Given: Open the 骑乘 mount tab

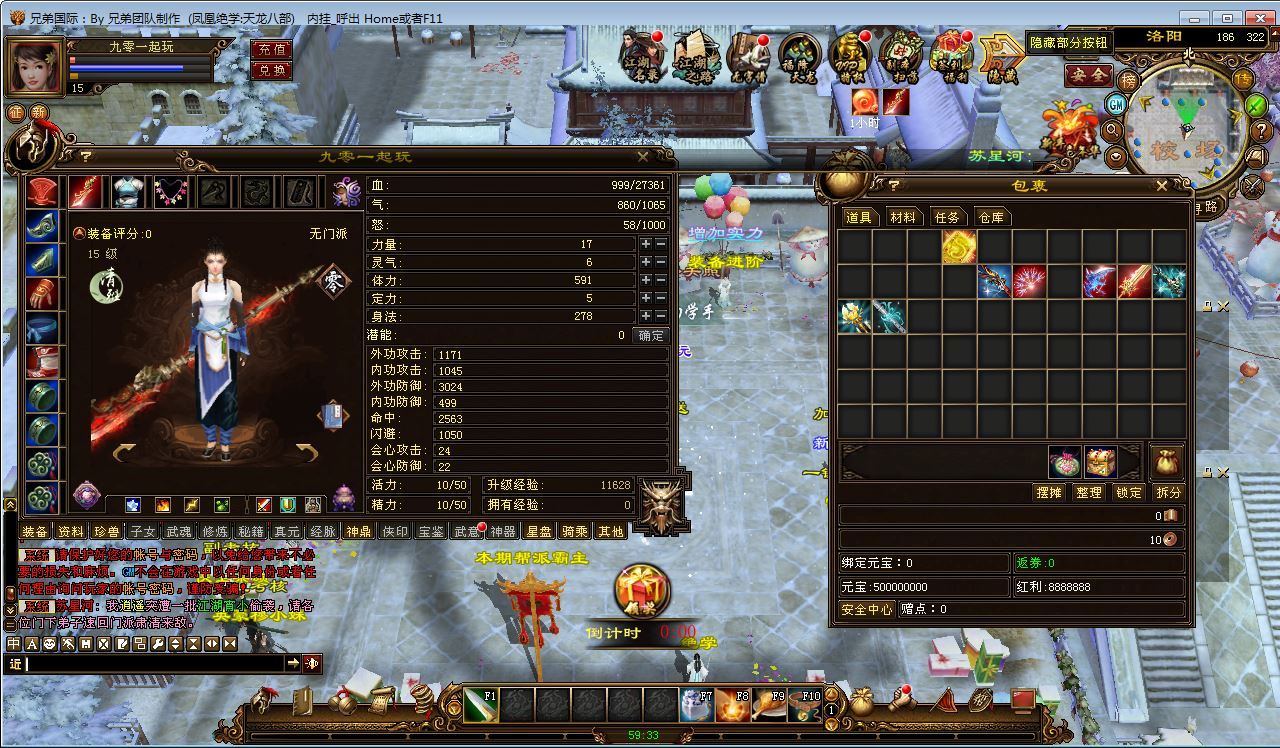Looking at the screenshot, I should pos(574,532).
